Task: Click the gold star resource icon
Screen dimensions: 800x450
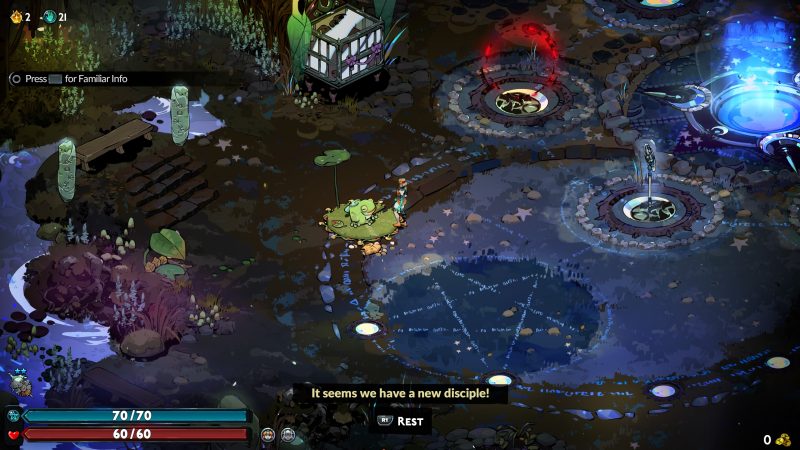Action: point(15,17)
